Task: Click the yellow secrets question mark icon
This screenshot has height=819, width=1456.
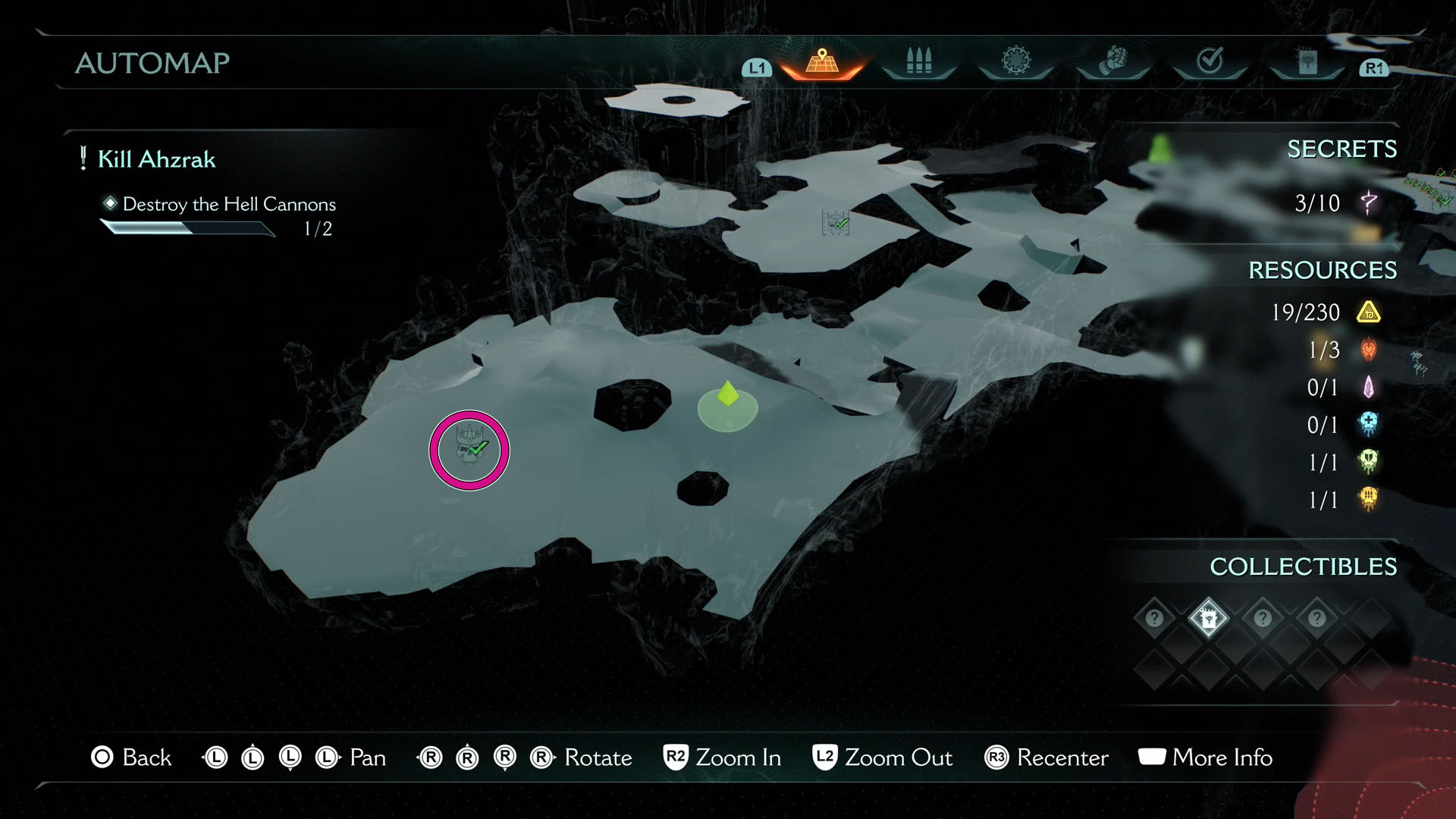Action: point(1367,203)
